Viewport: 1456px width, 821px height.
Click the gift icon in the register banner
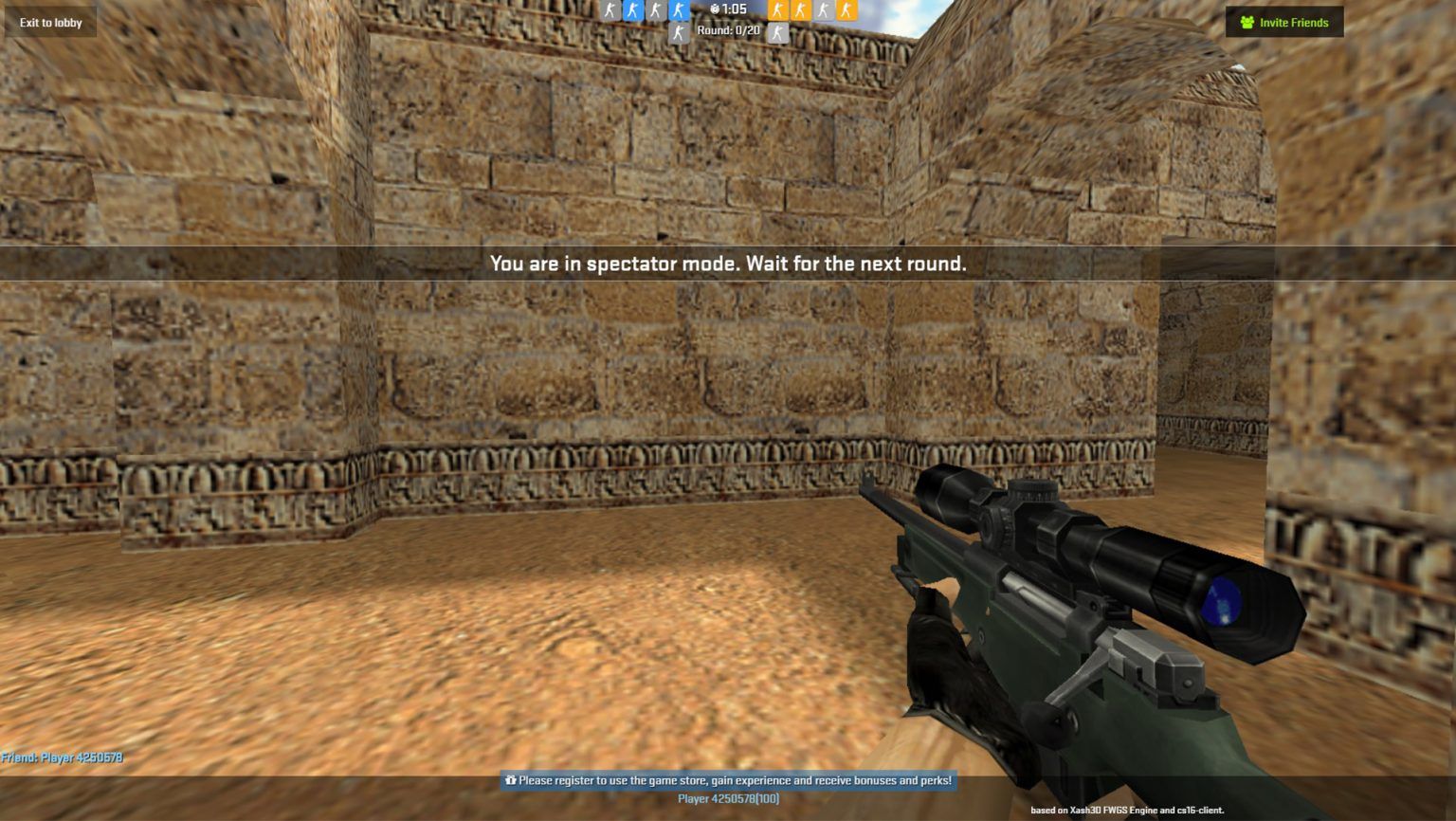pyautogui.click(x=512, y=781)
